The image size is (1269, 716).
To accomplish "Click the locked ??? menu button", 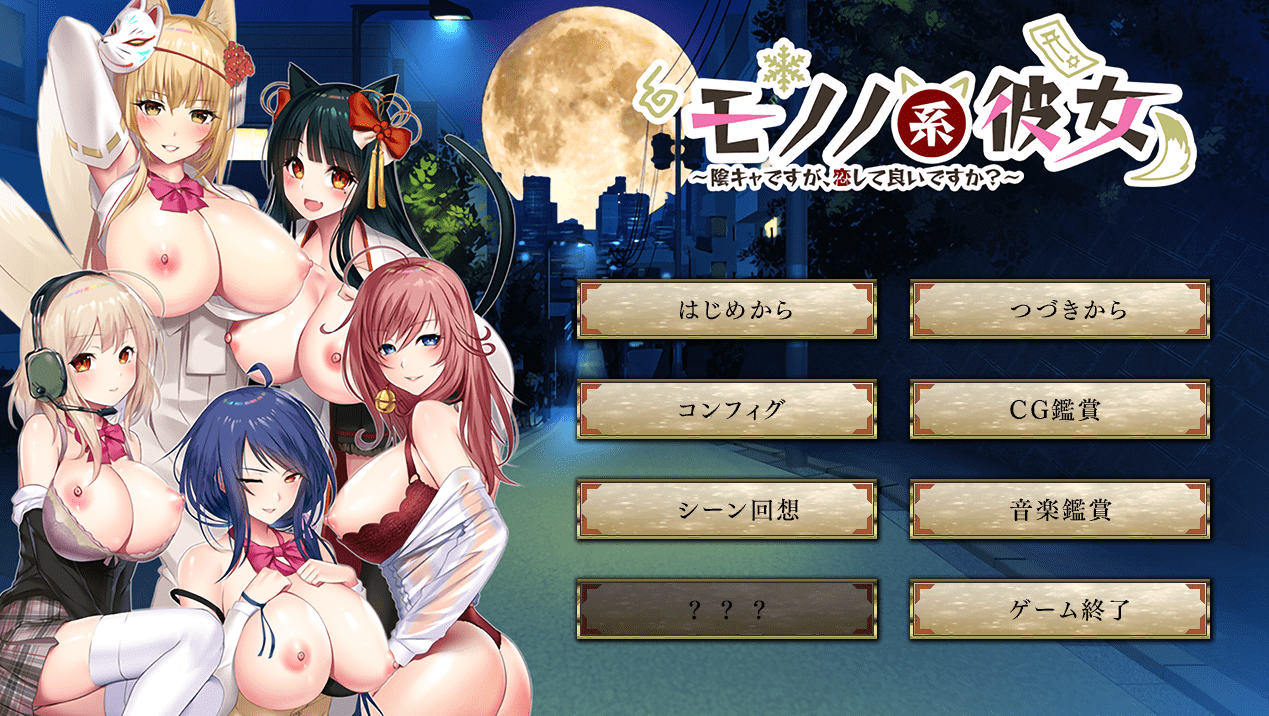I will (727, 609).
